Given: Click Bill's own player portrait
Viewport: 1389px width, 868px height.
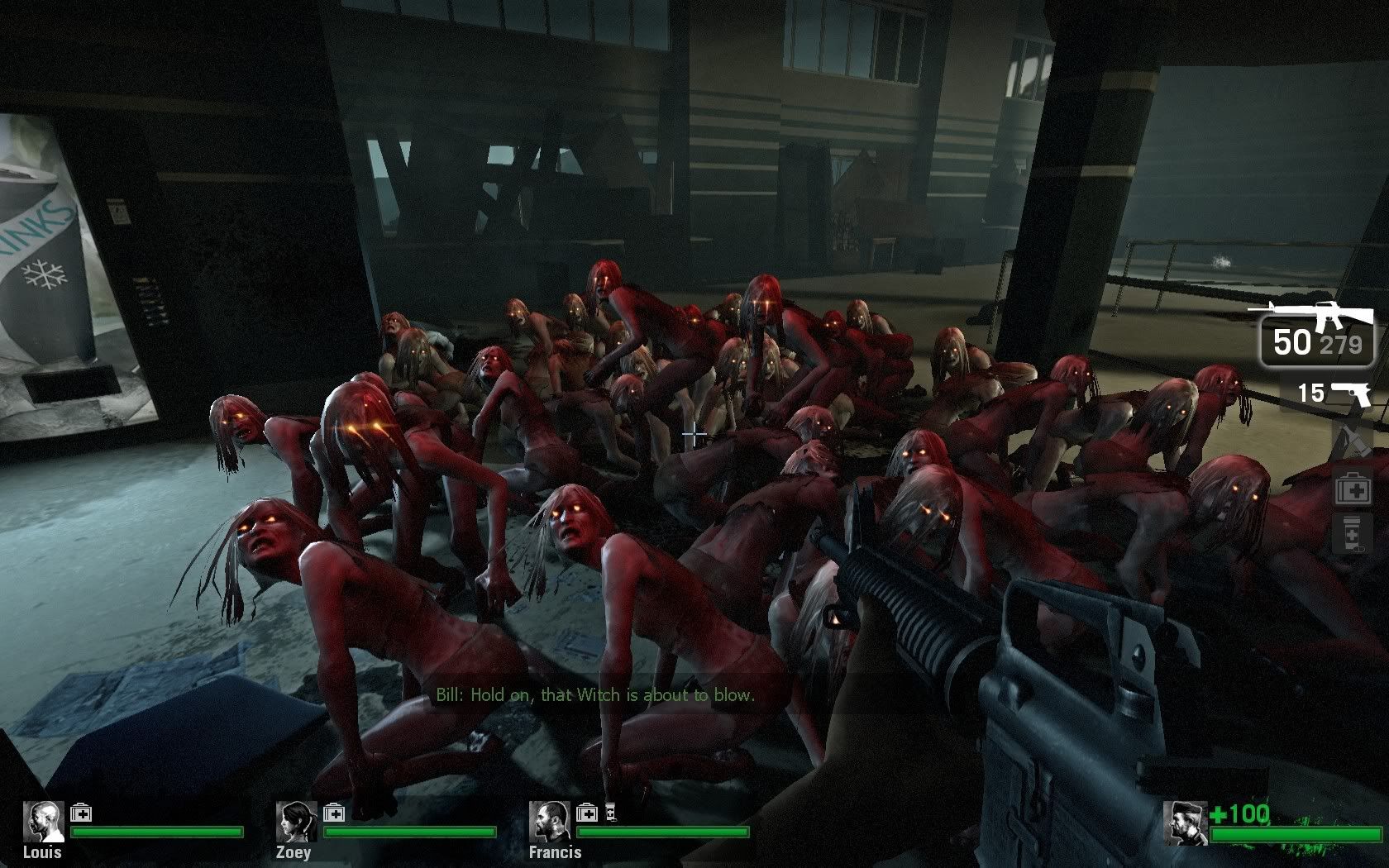Looking at the screenshot, I should (x=1184, y=823).
